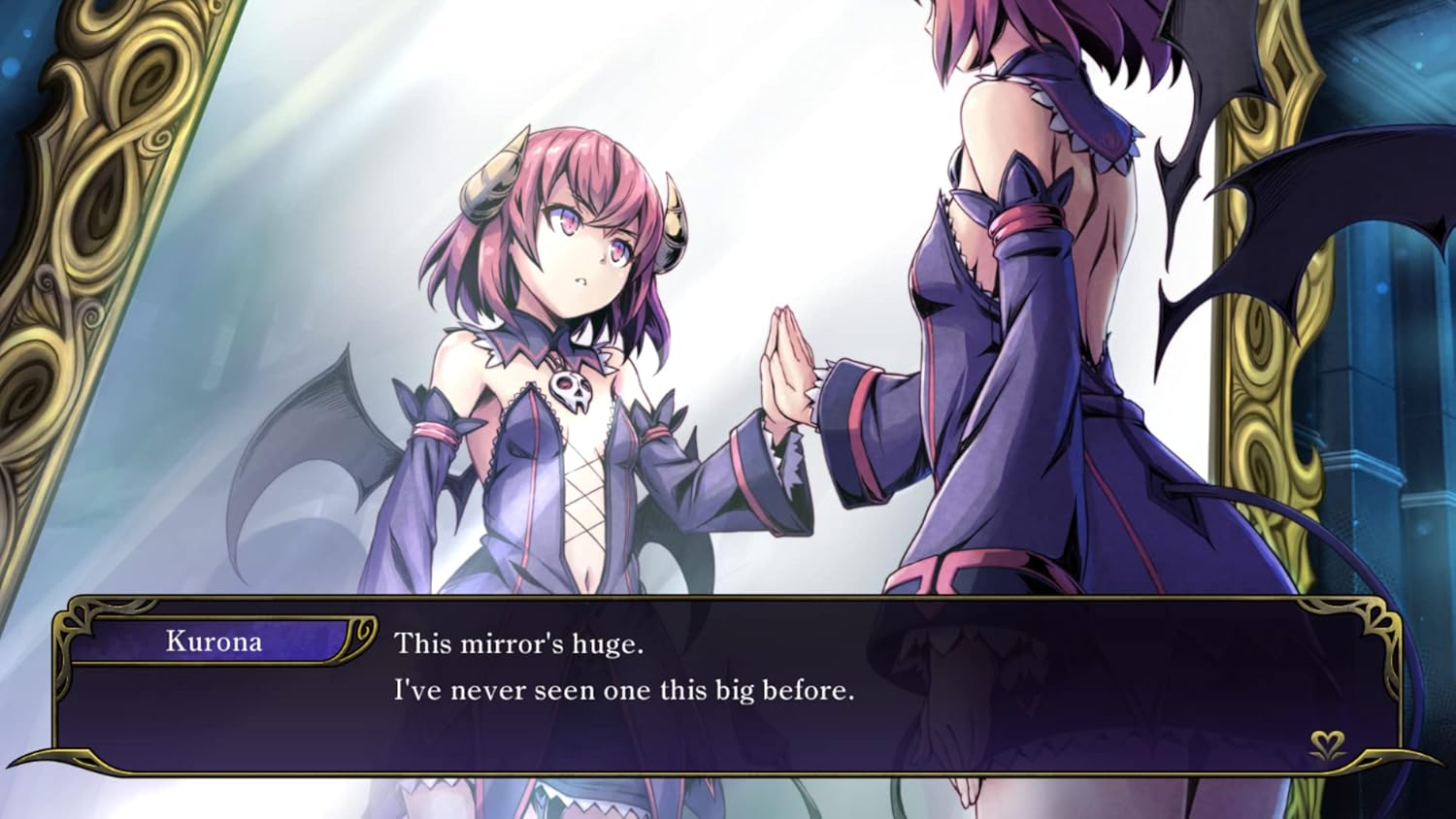This screenshot has height=819, width=1456.
Task: Click the curved gold trim under the nameplate
Action: click(x=223, y=664)
